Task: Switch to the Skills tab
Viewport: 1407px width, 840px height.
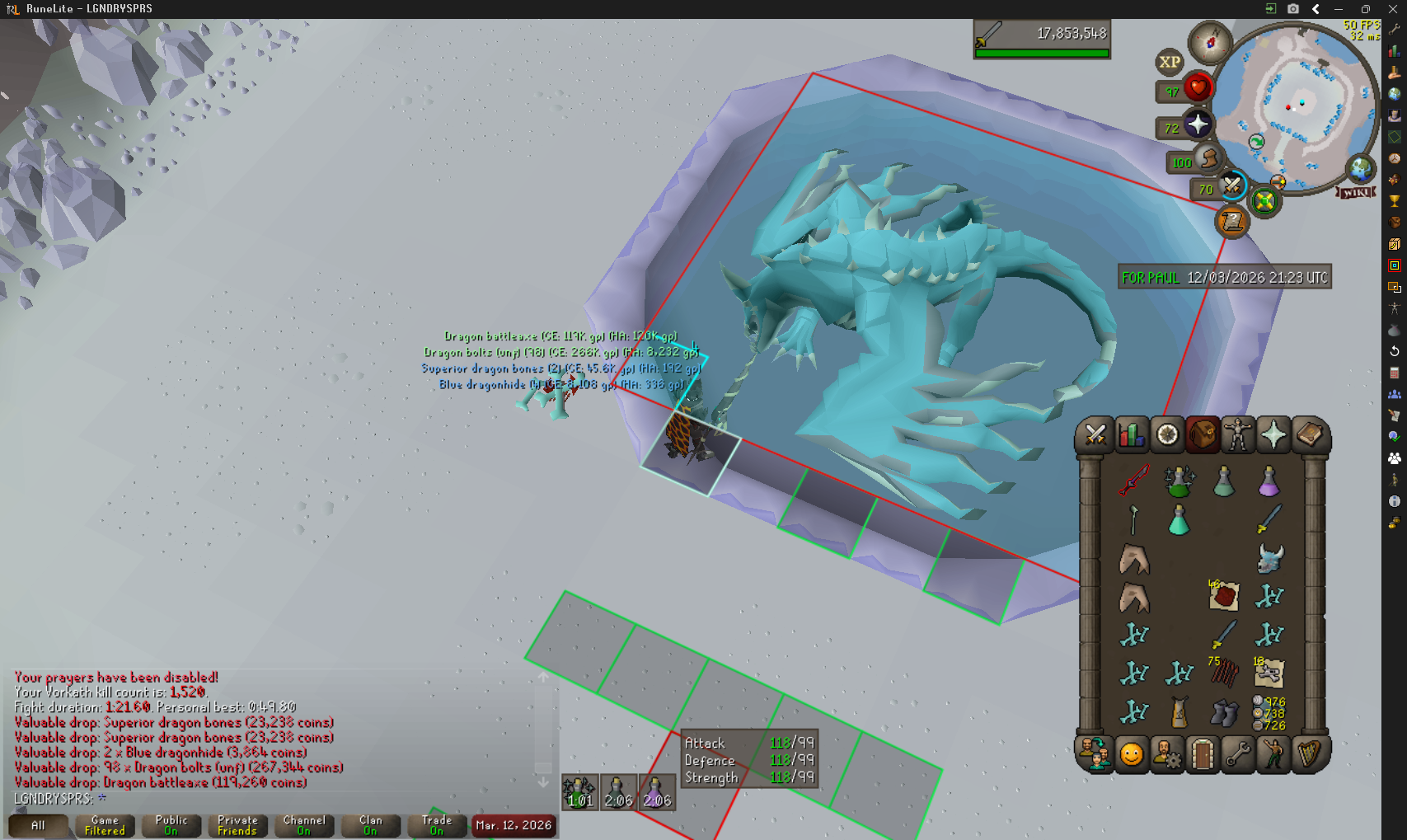Action: (1132, 434)
